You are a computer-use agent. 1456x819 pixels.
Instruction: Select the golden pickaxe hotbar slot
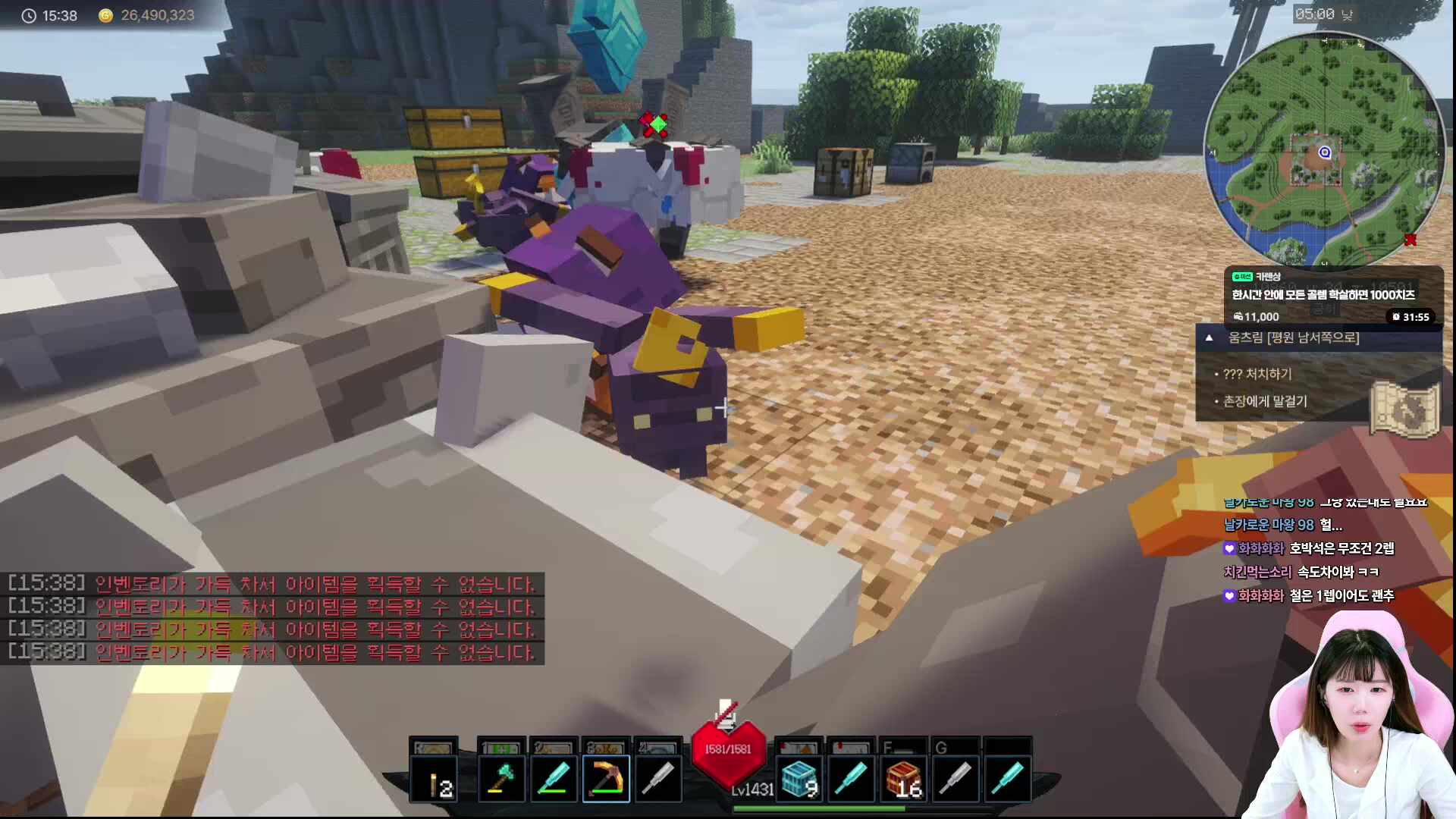tap(606, 779)
